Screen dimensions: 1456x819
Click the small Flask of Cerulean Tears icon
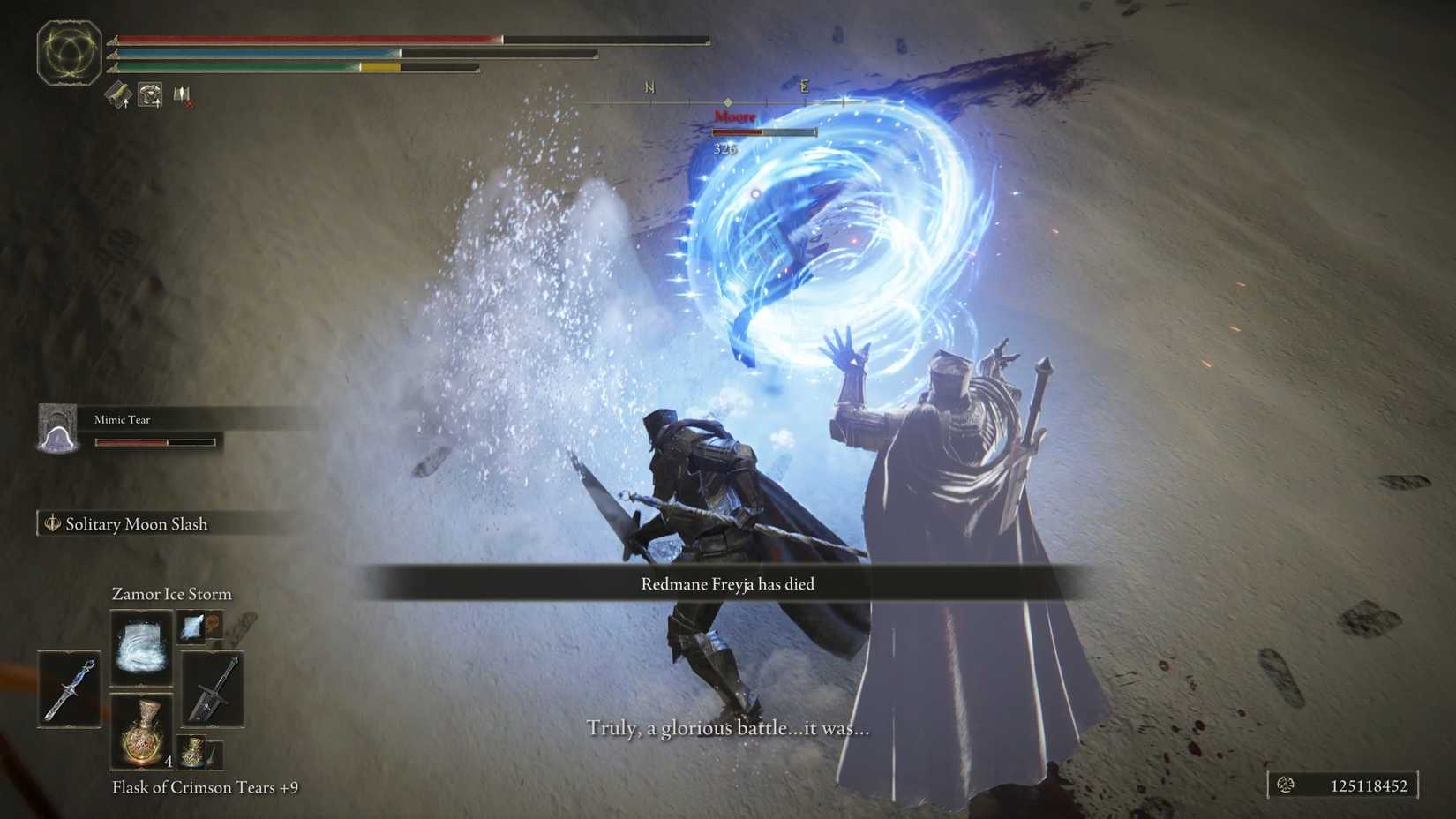pyautogui.click(x=193, y=752)
